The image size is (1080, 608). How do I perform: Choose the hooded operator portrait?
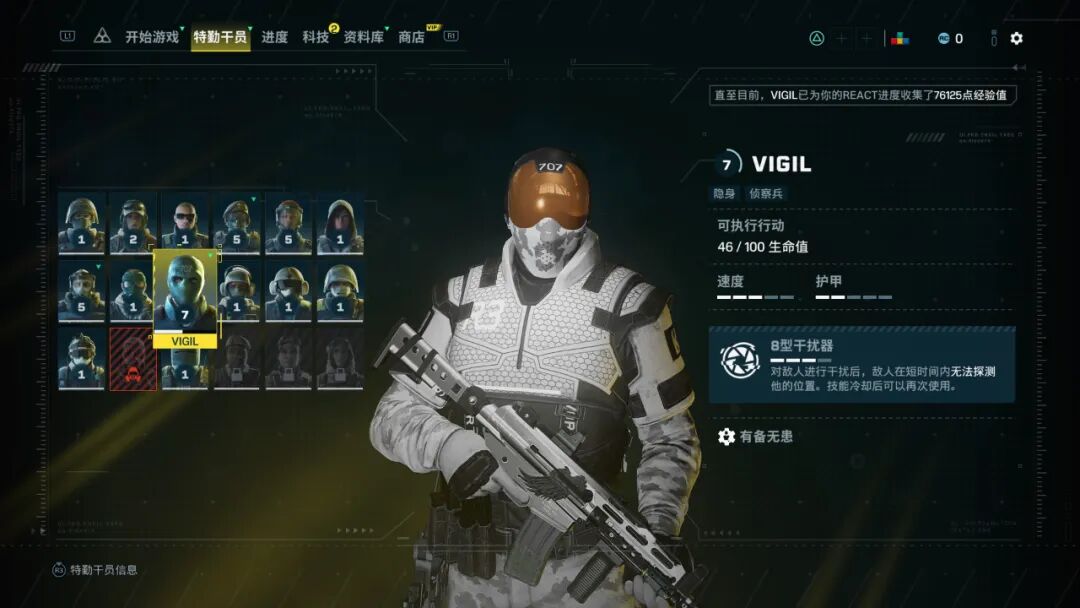[341, 223]
